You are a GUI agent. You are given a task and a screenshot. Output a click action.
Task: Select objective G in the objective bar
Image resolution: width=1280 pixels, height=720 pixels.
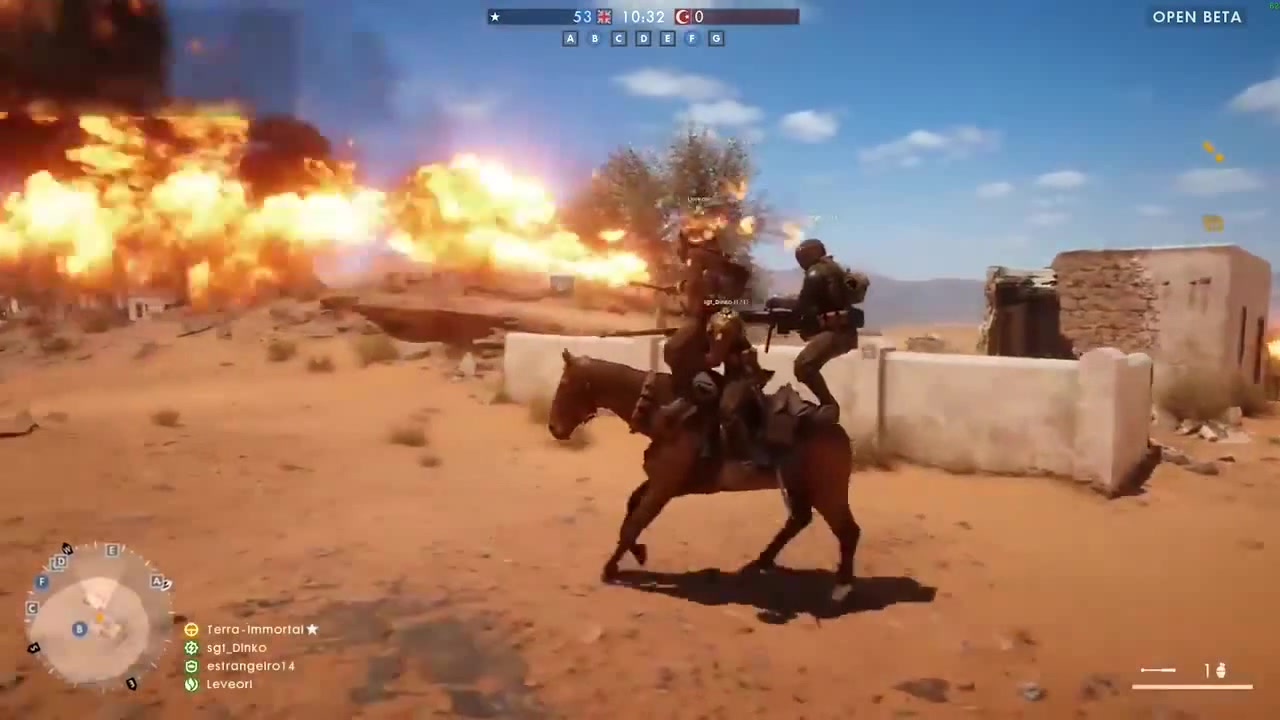[x=716, y=38]
